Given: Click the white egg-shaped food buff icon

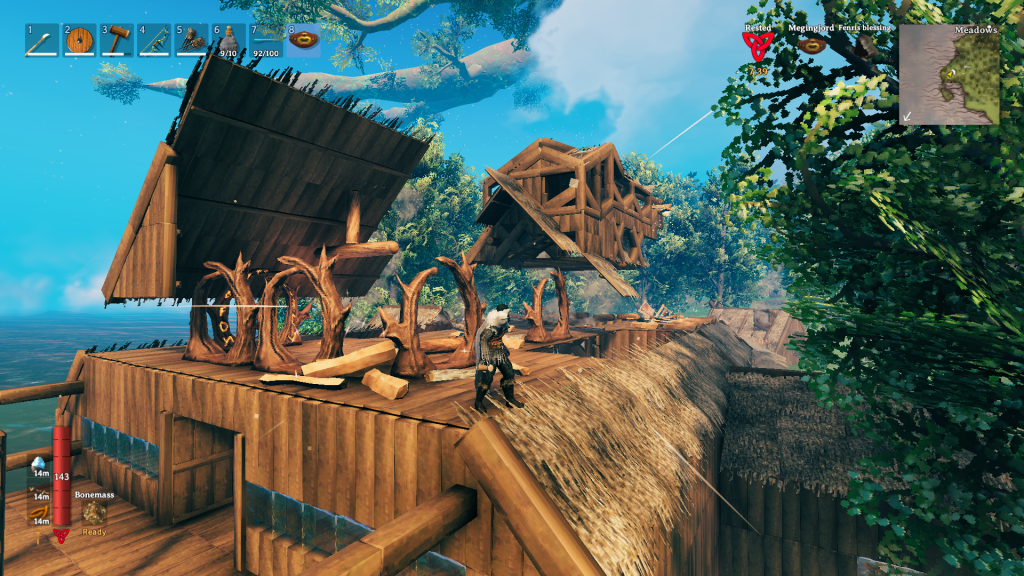Looking at the screenshot, I should 38,464.
